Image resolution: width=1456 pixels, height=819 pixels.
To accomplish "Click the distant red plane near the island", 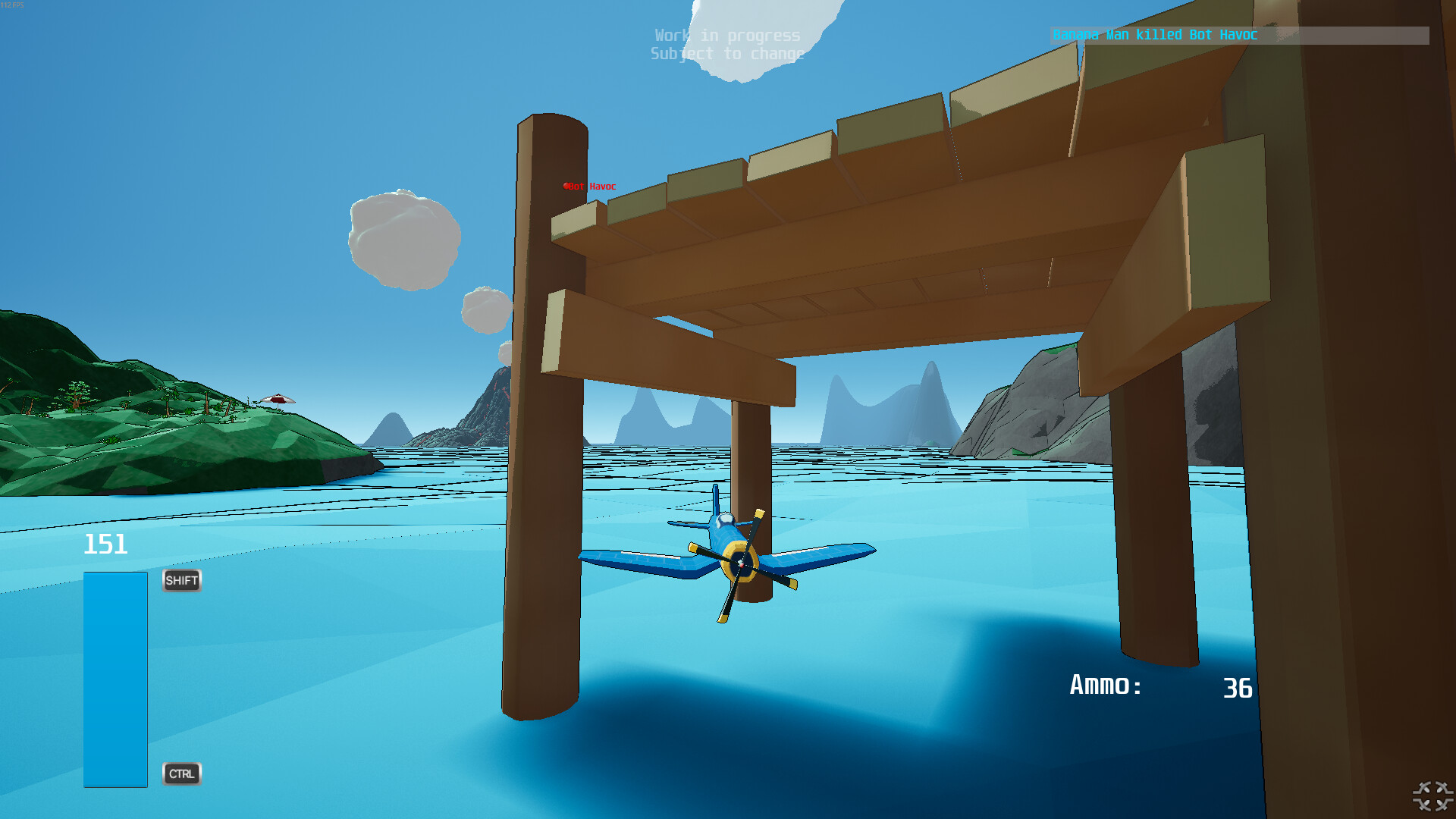I will click(x=278, y=398).
